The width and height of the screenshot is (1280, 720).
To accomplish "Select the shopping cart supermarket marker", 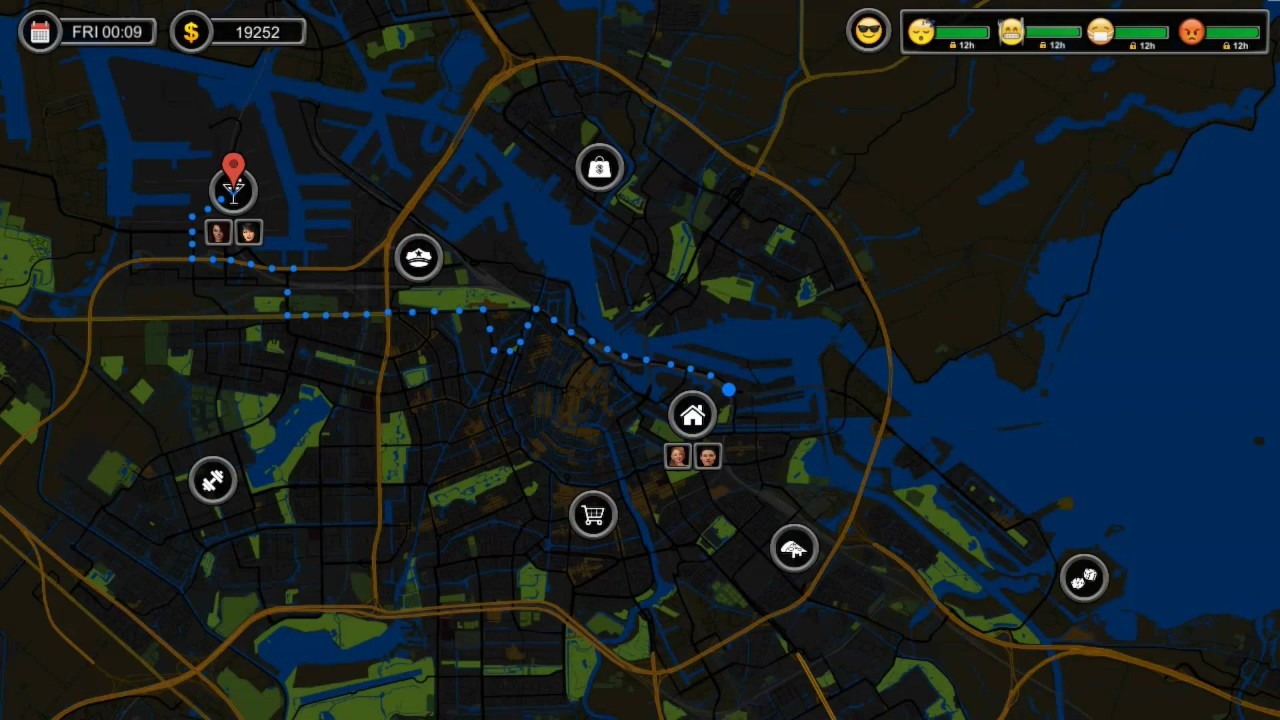I will pyautogui.click(x=593, y=515).
